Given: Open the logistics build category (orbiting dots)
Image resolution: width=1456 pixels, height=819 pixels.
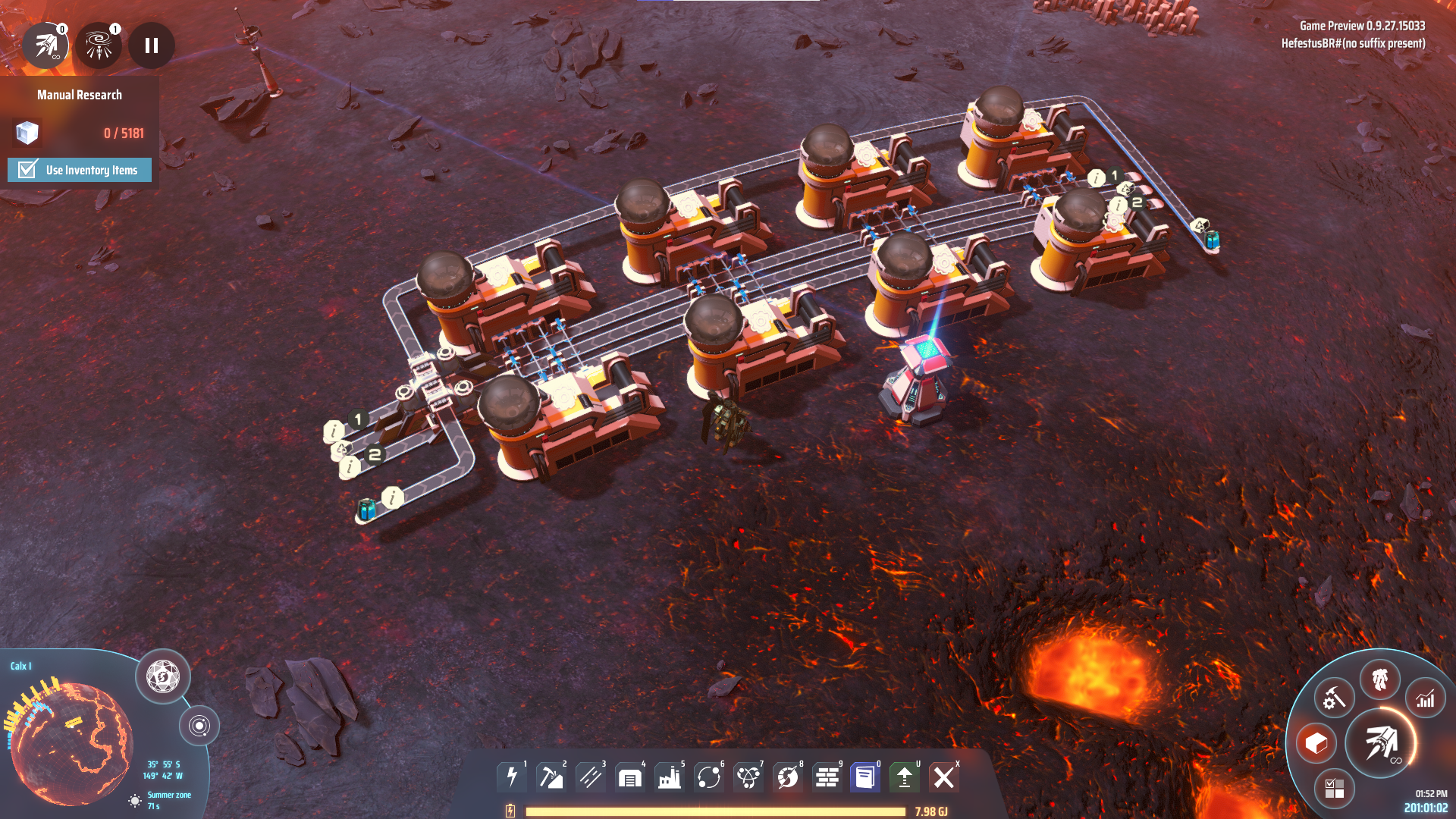Looking at the screenshot, I should [709, 777].
